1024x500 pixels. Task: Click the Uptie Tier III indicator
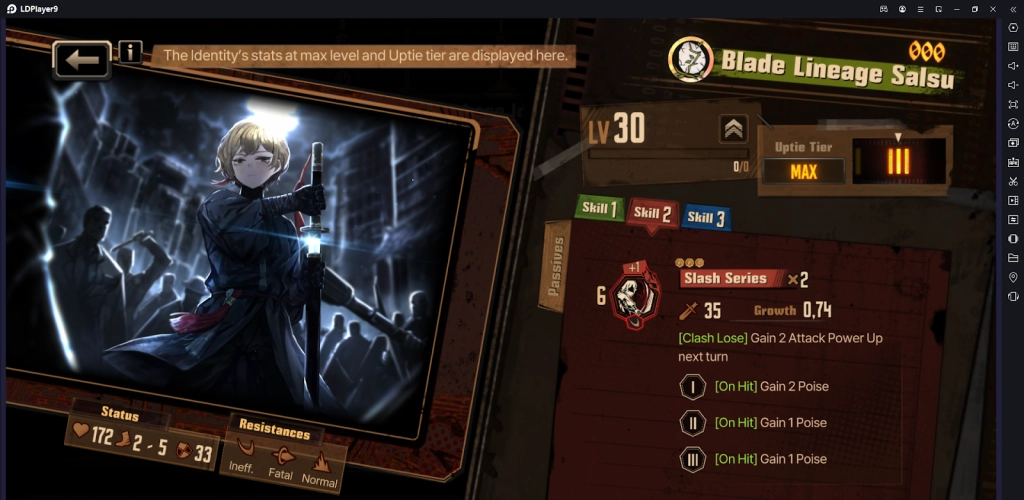point(897,162)
